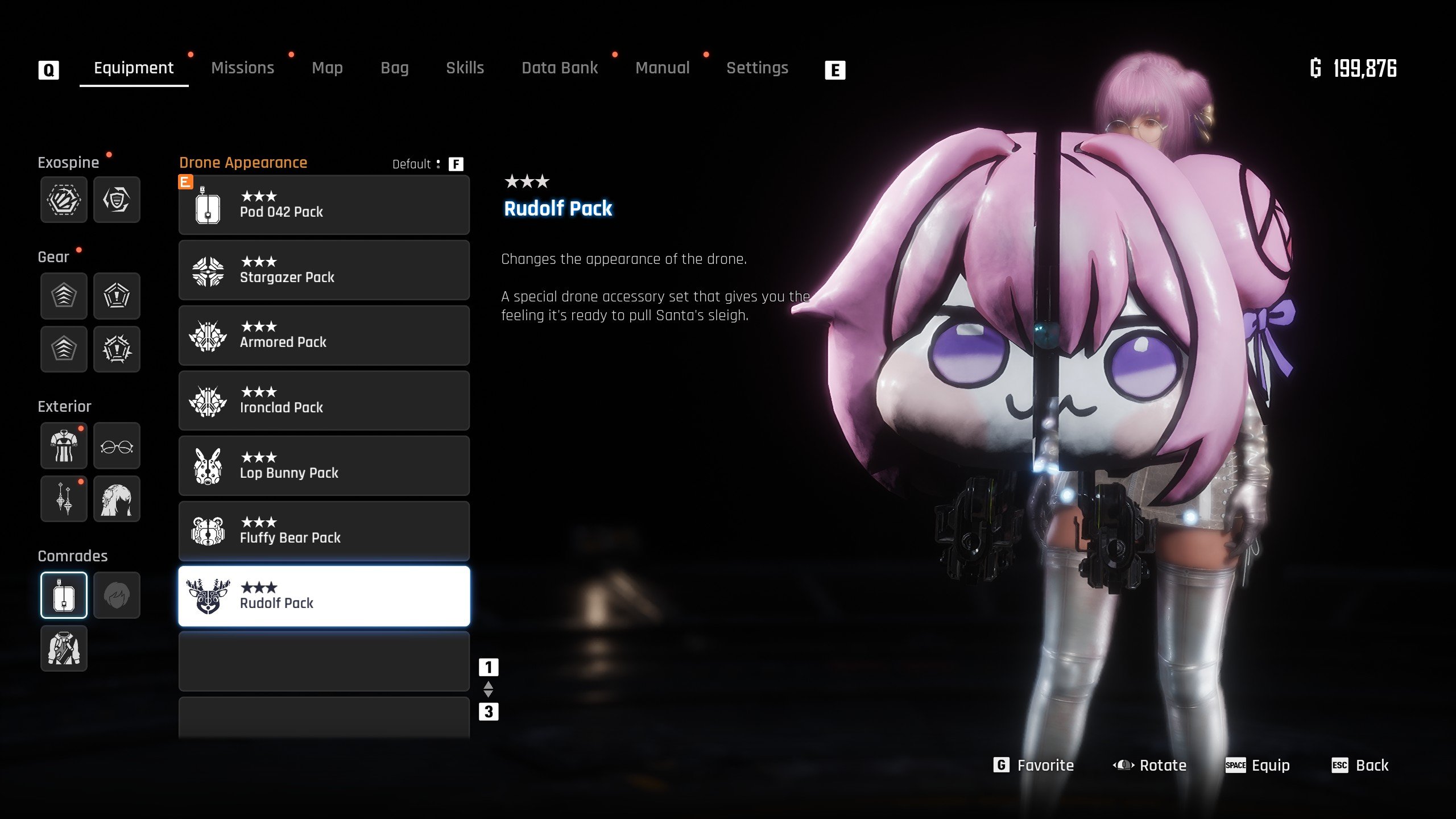Select the drone comrade slot
Viewport: 1456px width, 819px height.
pyautogui.click(x=64, y=595)
